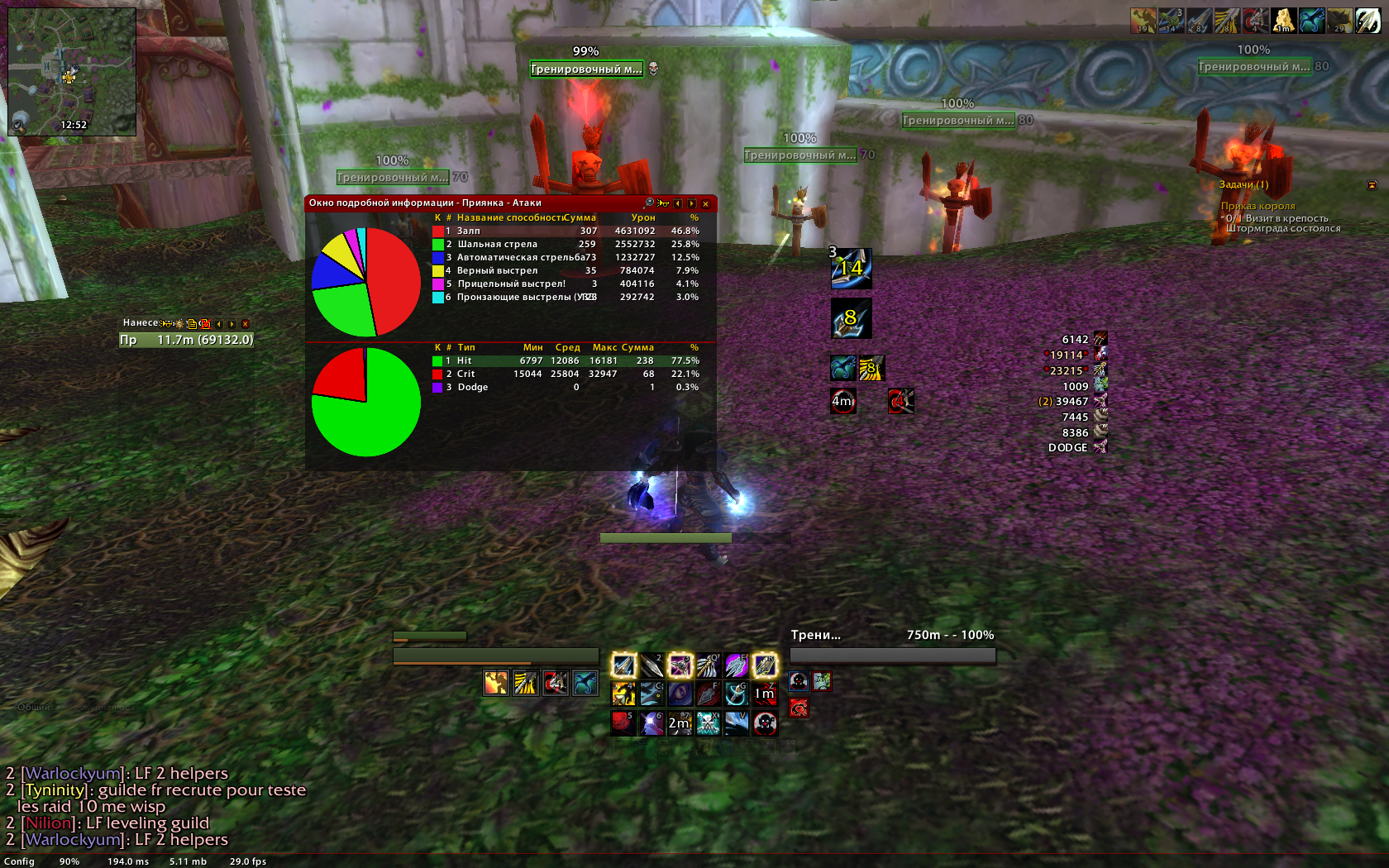Select the Приказ короля quest entry
The width and height of the screenshot is (1389, 868).
point(1258,207)
